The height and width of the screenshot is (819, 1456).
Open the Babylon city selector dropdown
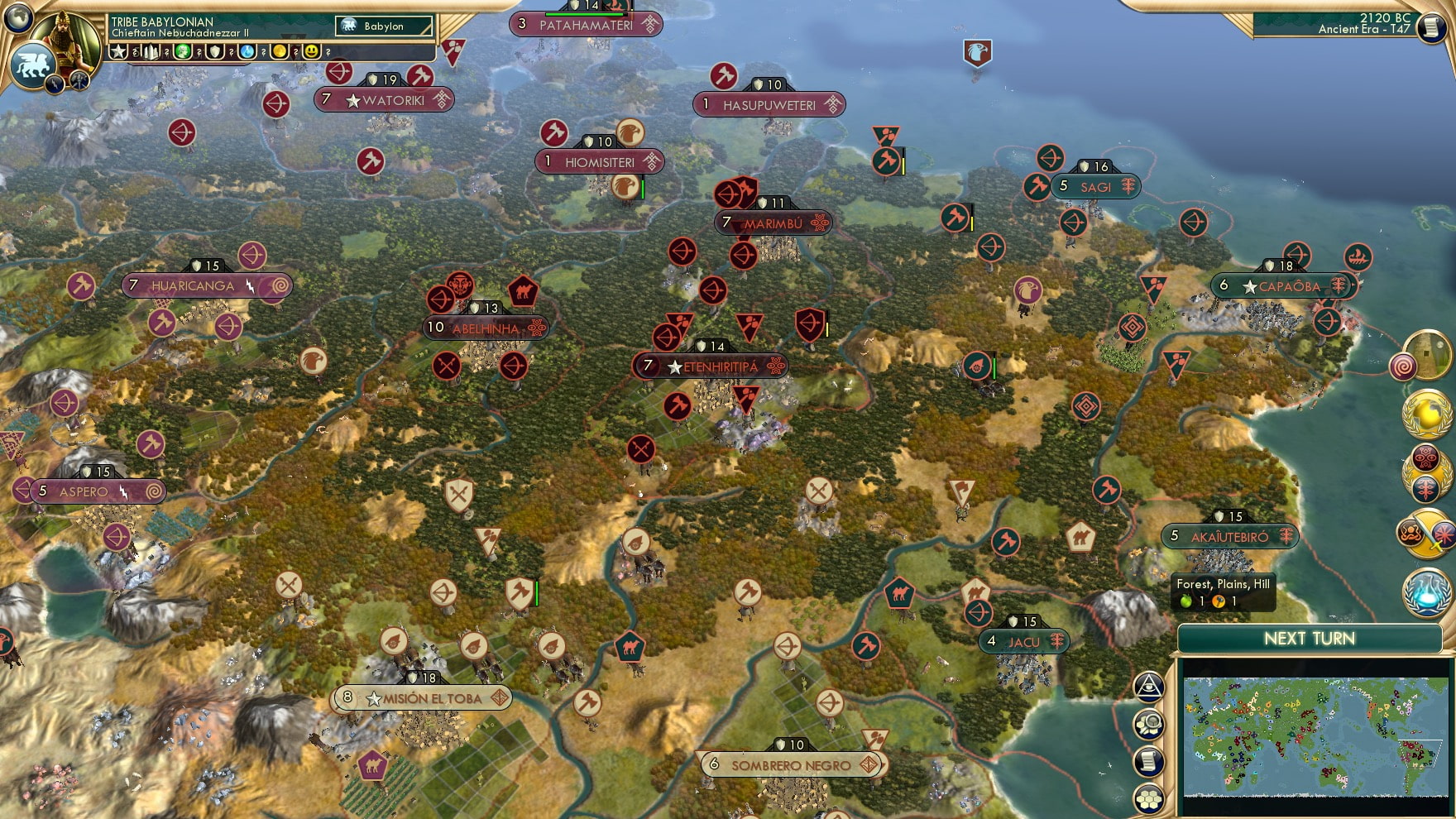point(385,26)
